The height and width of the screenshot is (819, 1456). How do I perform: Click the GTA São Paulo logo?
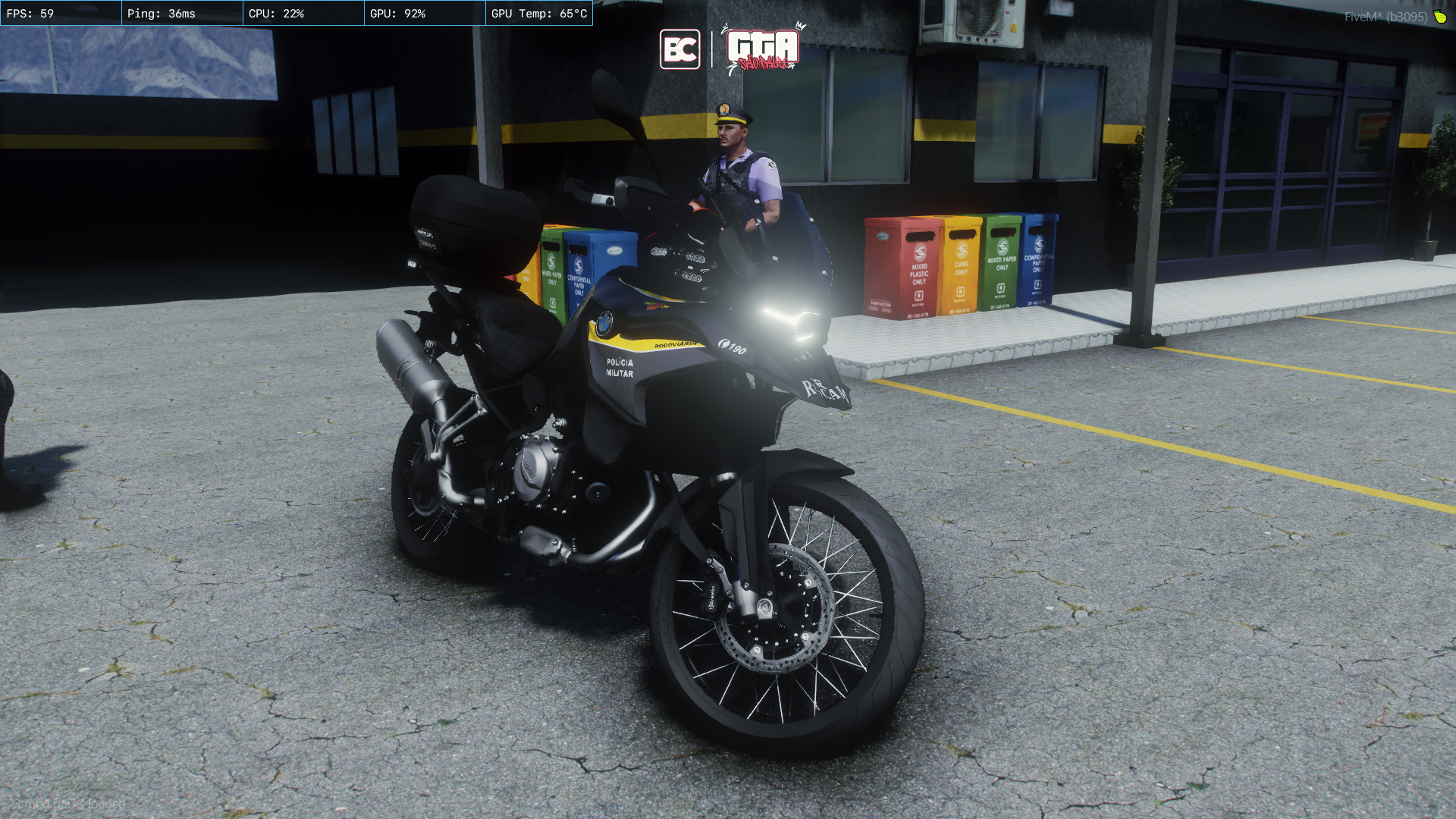762,49
